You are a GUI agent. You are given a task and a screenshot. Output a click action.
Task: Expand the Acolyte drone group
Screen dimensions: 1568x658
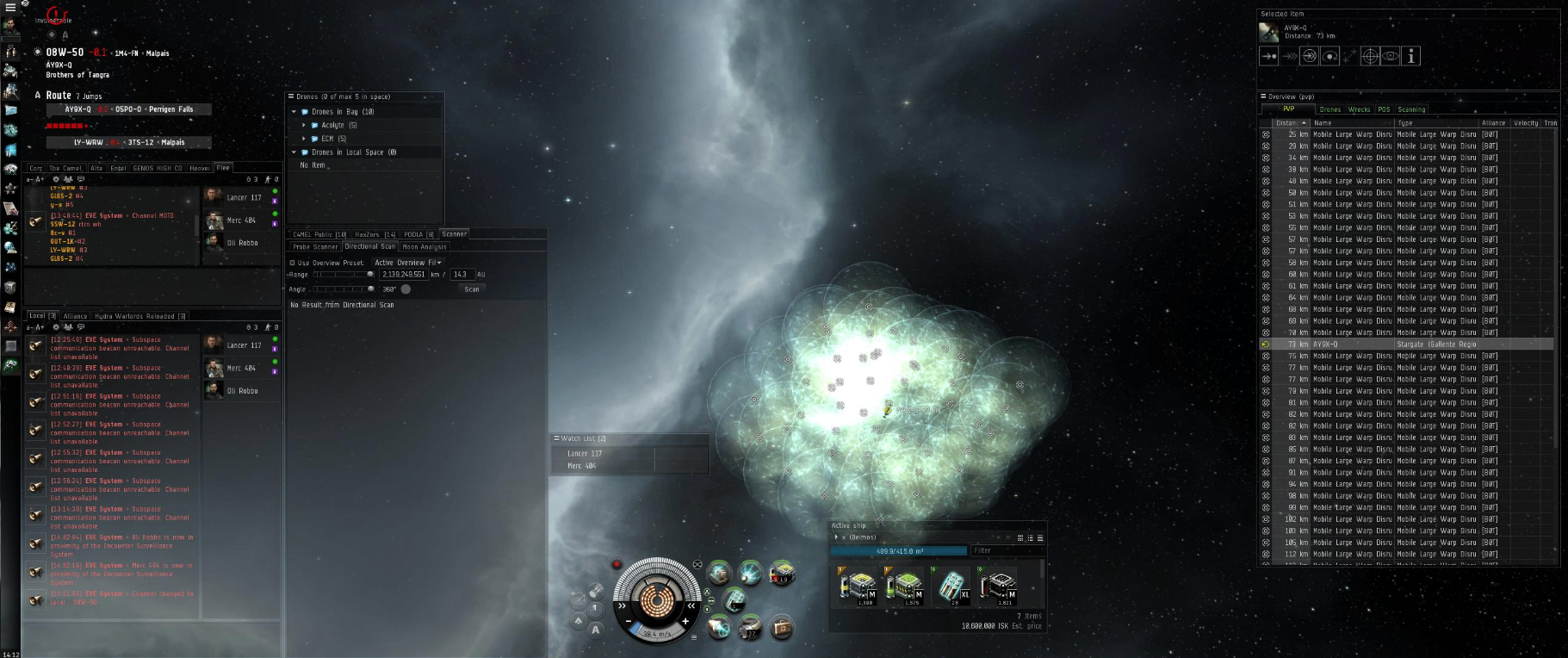(x=304, y=126)
